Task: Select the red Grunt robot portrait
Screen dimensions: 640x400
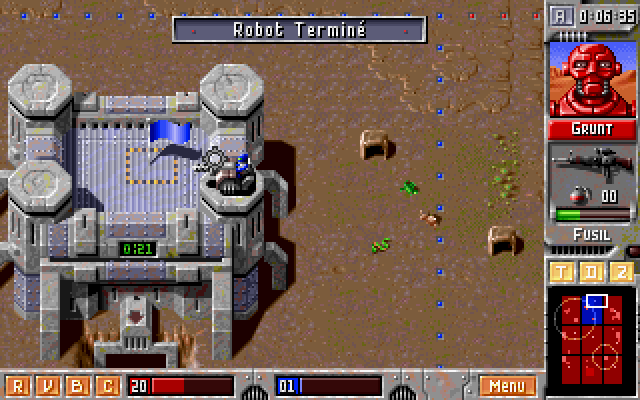Action: (x=591, y=79)
